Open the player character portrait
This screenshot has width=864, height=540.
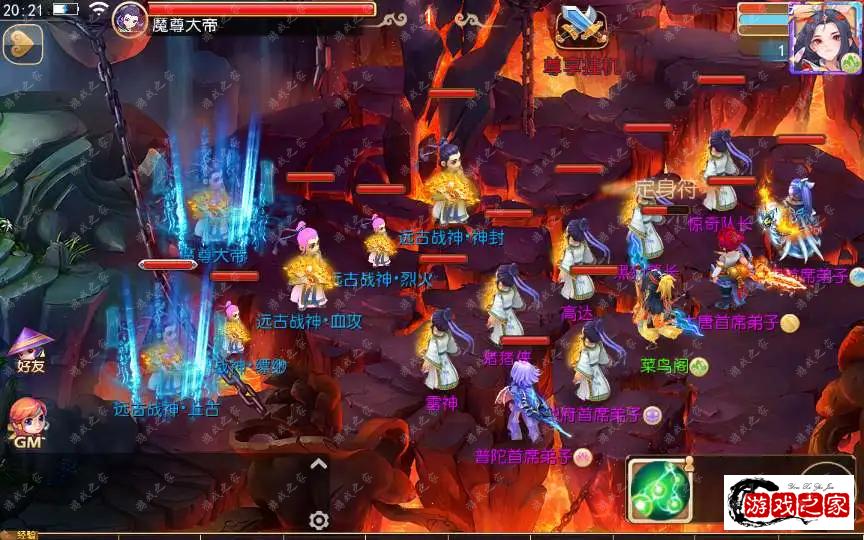(x=823, y=36)
